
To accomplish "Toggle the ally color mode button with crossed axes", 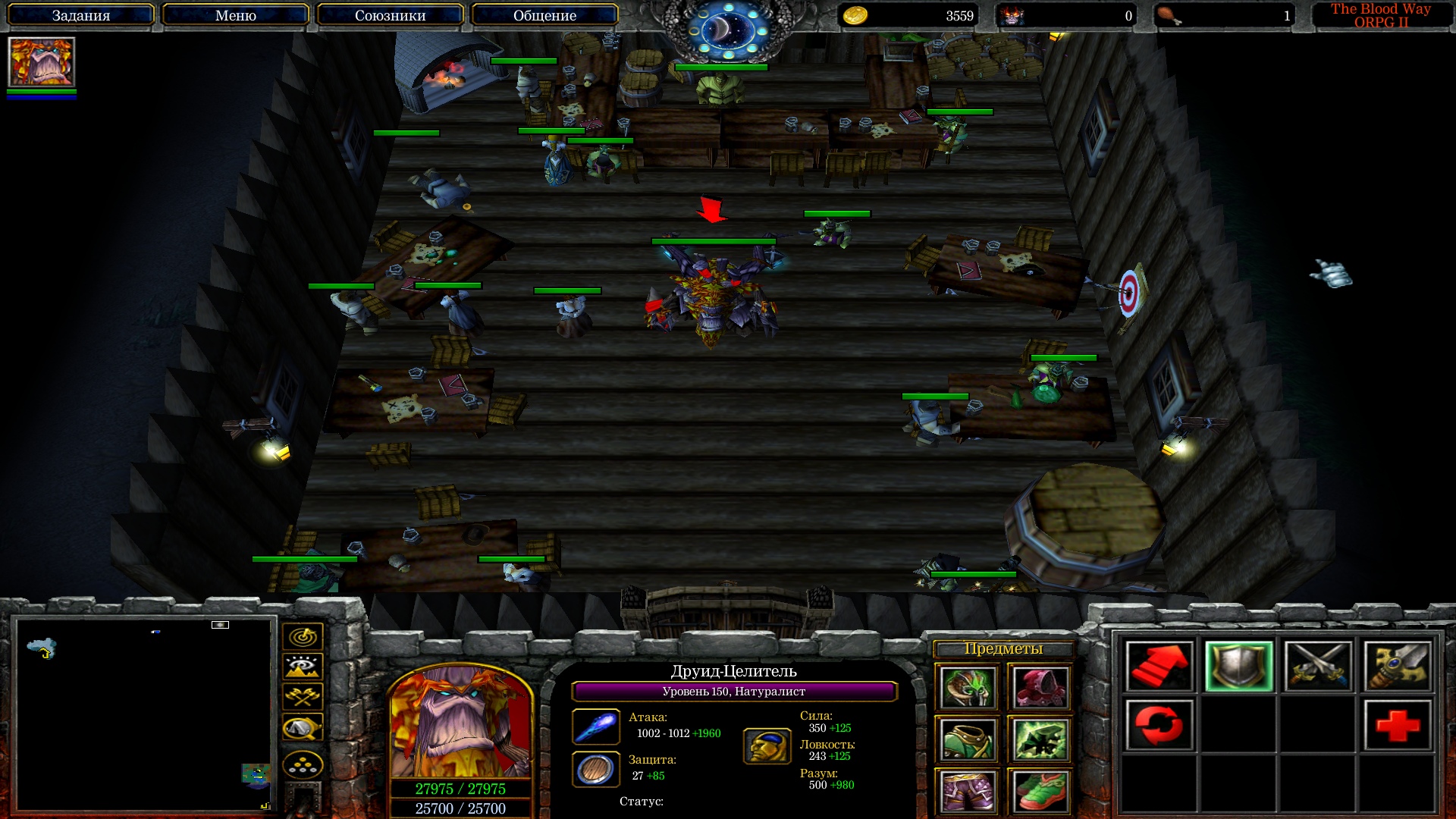I will [303, 696].
